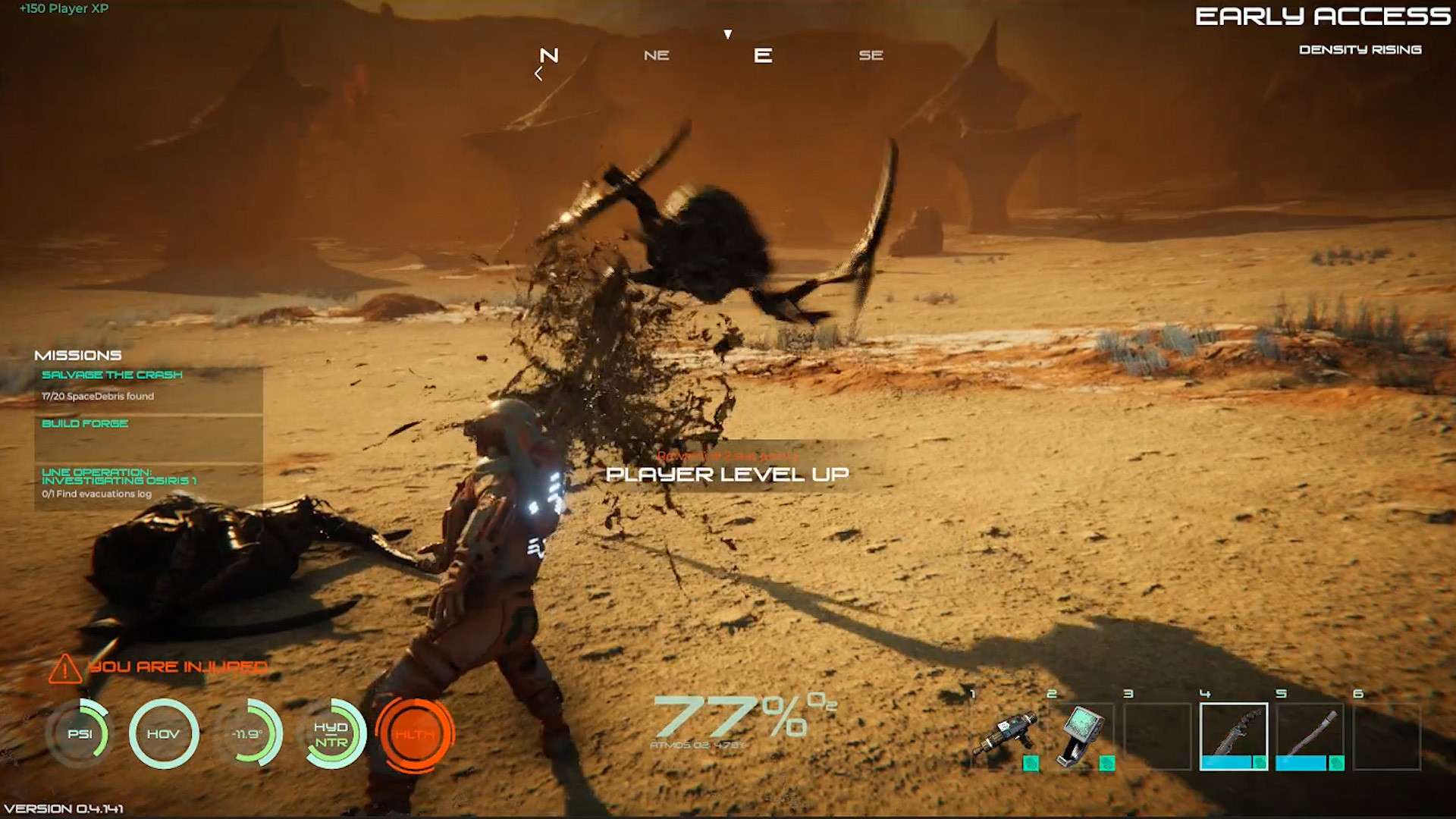
Task: Select the handheld scanner in hotbar slot 2
Action: click(x=1082, y=736)
